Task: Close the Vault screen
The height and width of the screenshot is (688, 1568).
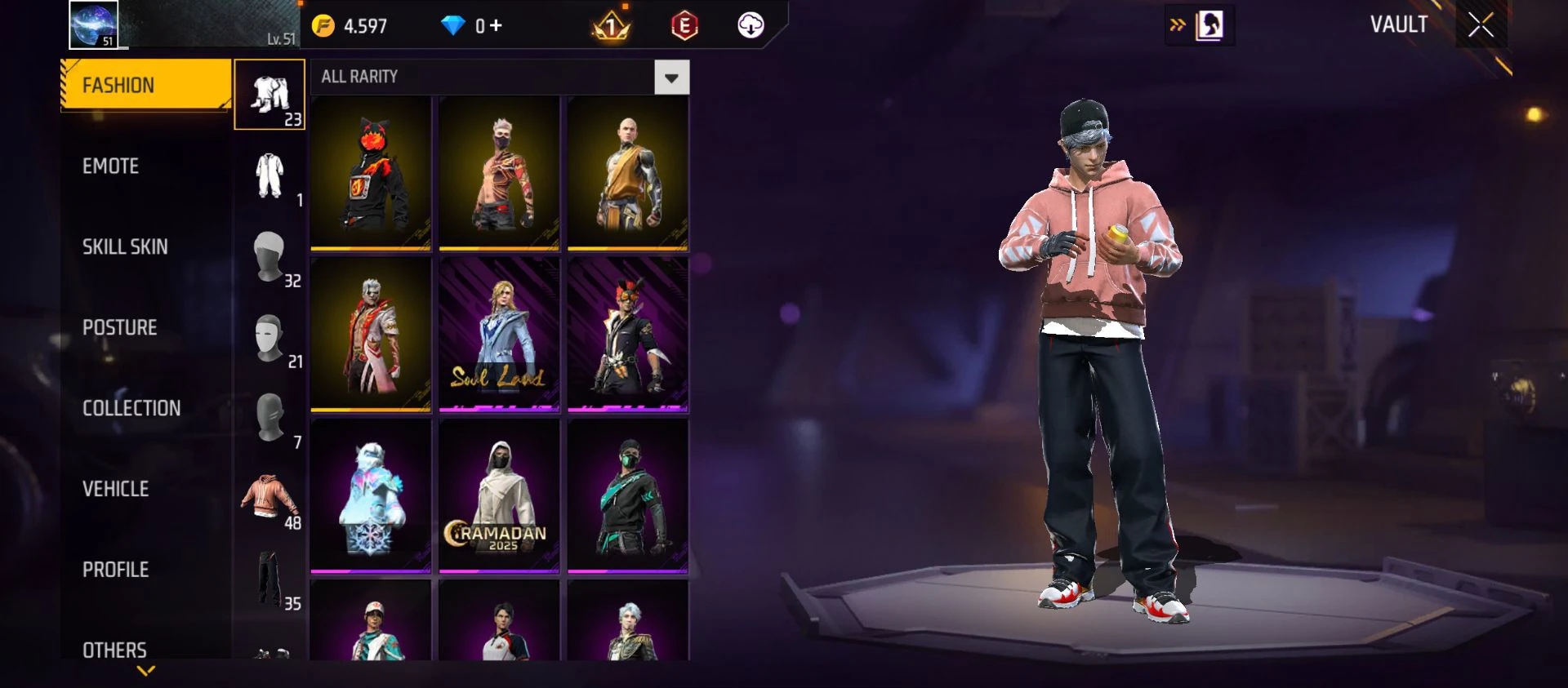Action: [x=1481, y=25]
